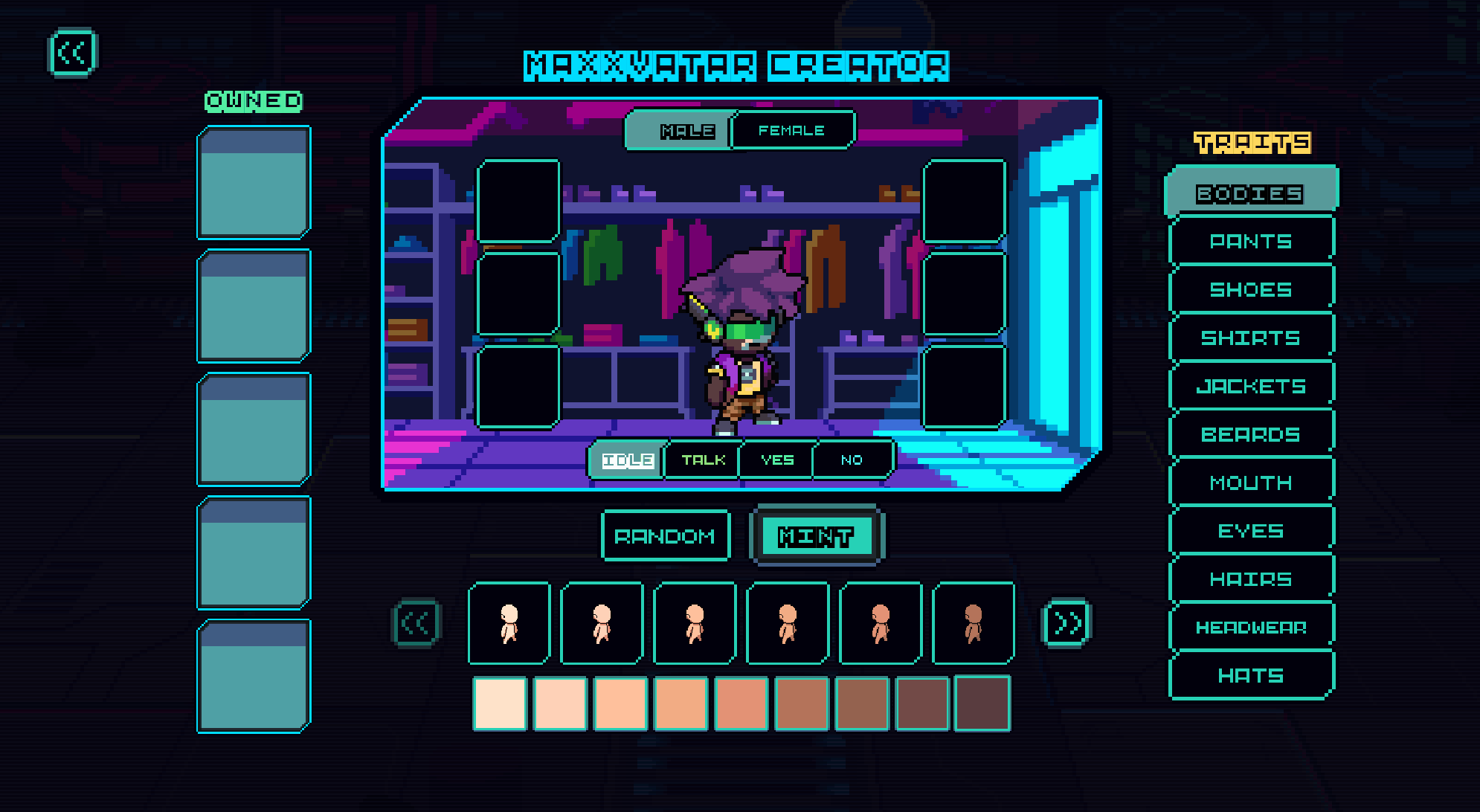Open the Shirts trait category
The image size is (1480, 812).
pyautogui.click(x=1250, y=338)
